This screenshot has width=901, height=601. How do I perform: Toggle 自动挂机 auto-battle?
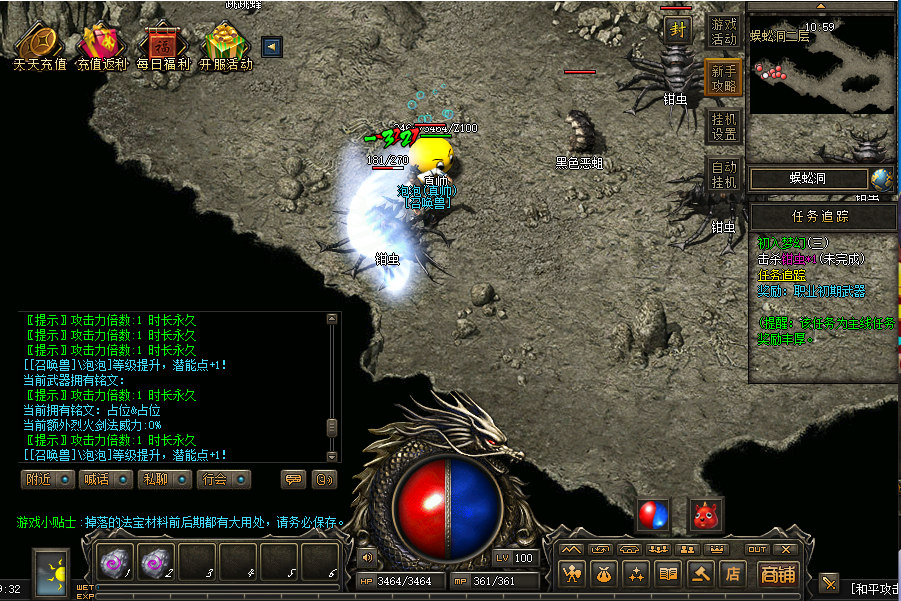click(x=724, y=174)
